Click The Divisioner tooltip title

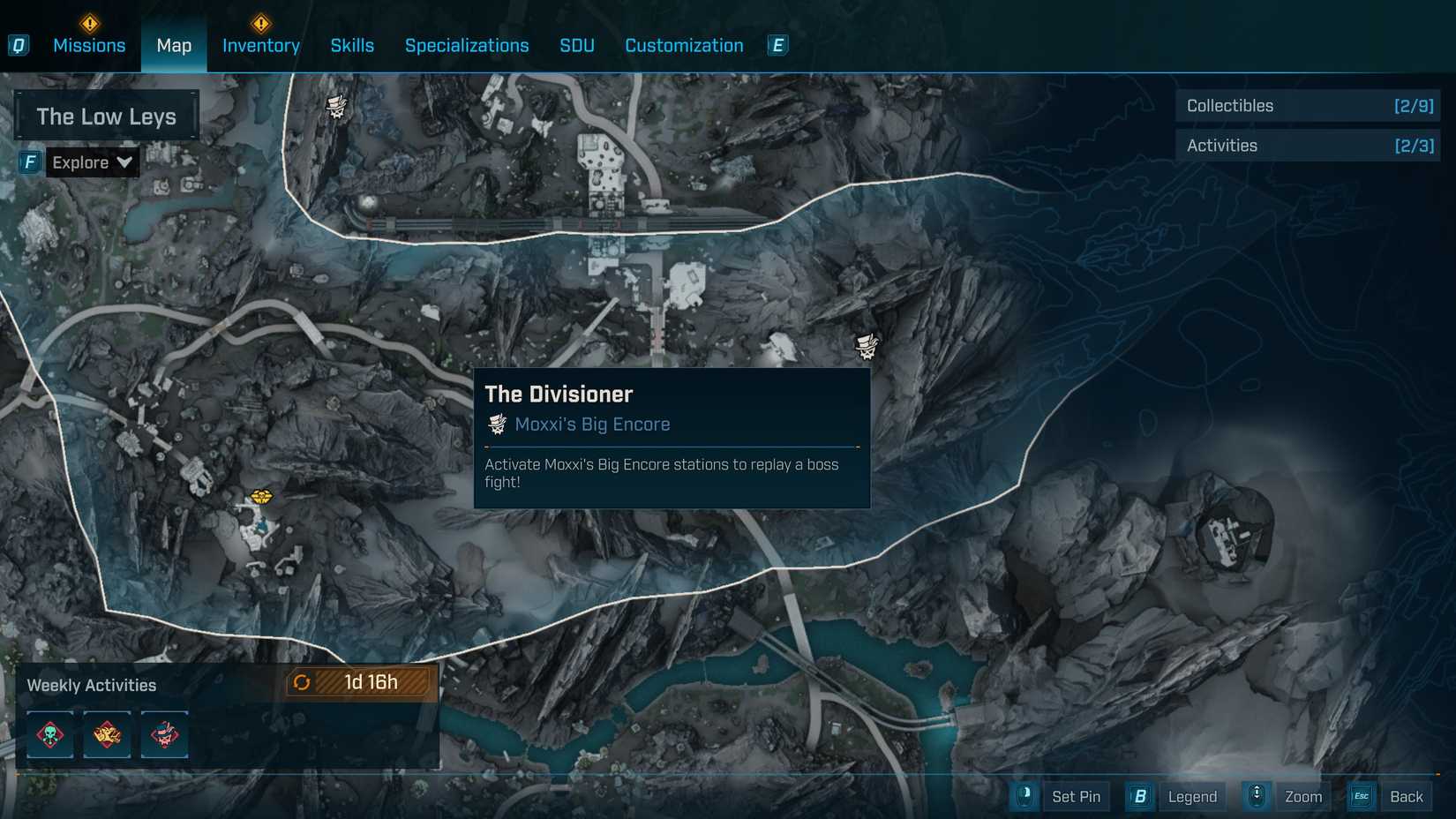tap(558, 394)
